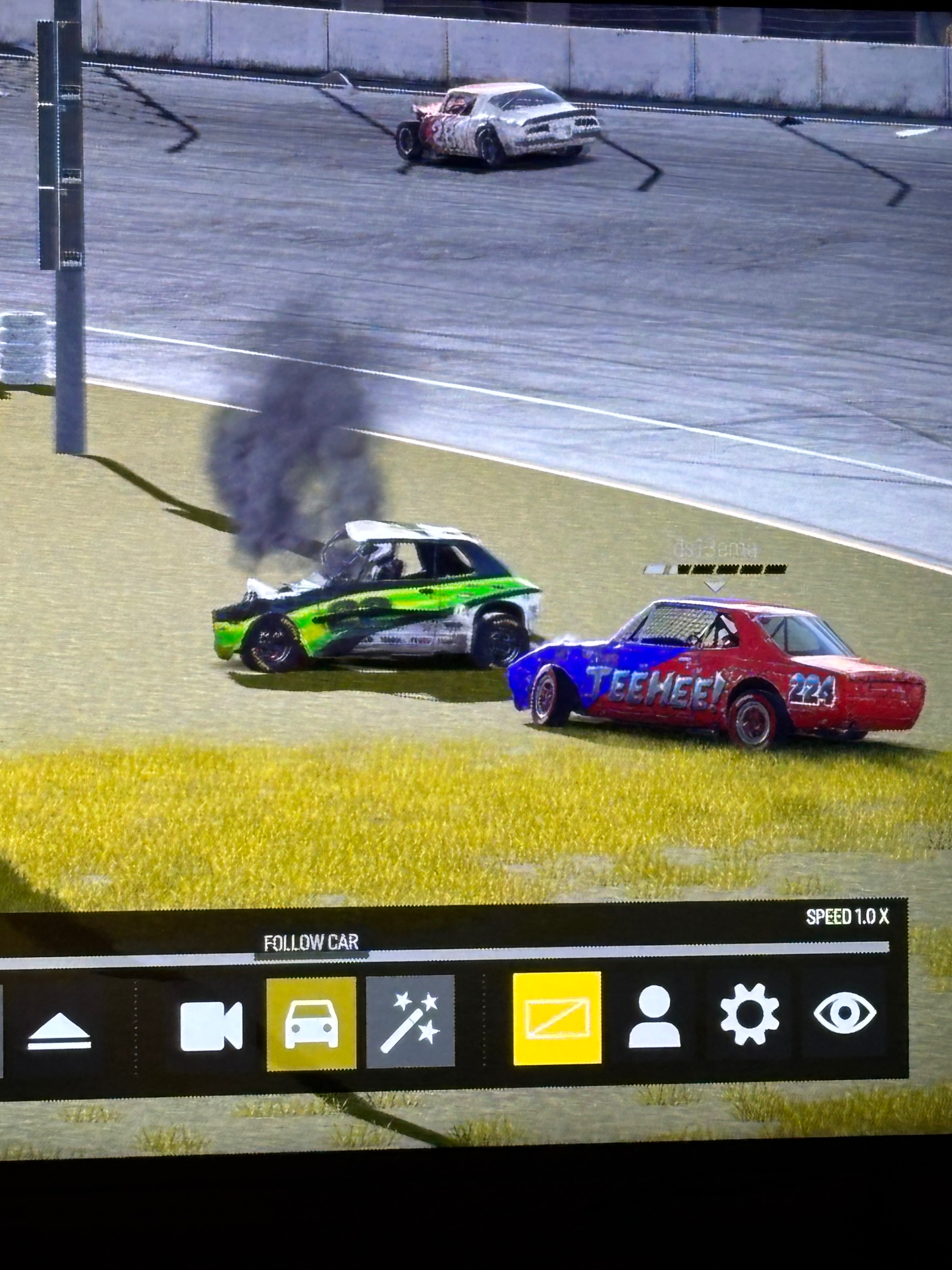Open the gear settings icon
952x1270 pixels.
(750, 1015)
